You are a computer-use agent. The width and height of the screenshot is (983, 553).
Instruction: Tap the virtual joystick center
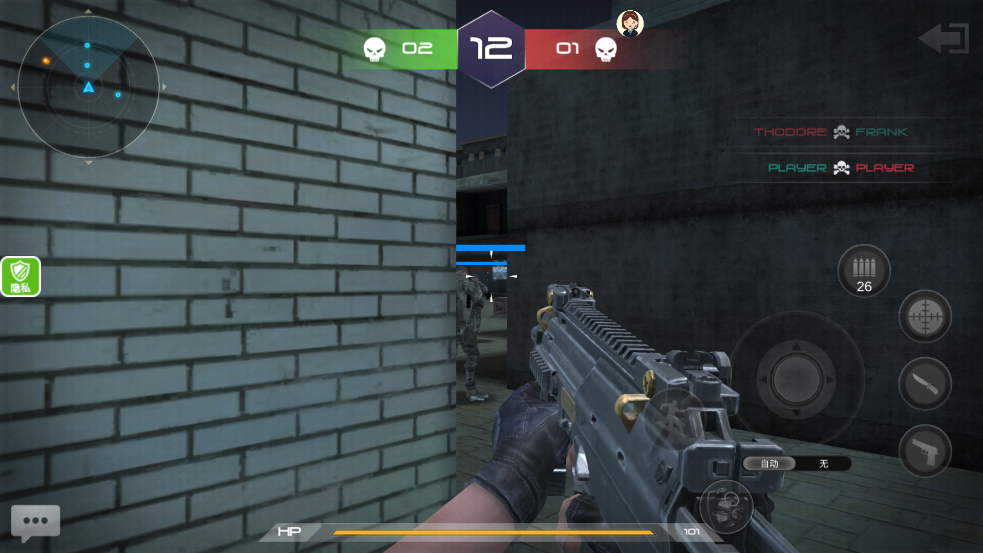tap(796, 378)
